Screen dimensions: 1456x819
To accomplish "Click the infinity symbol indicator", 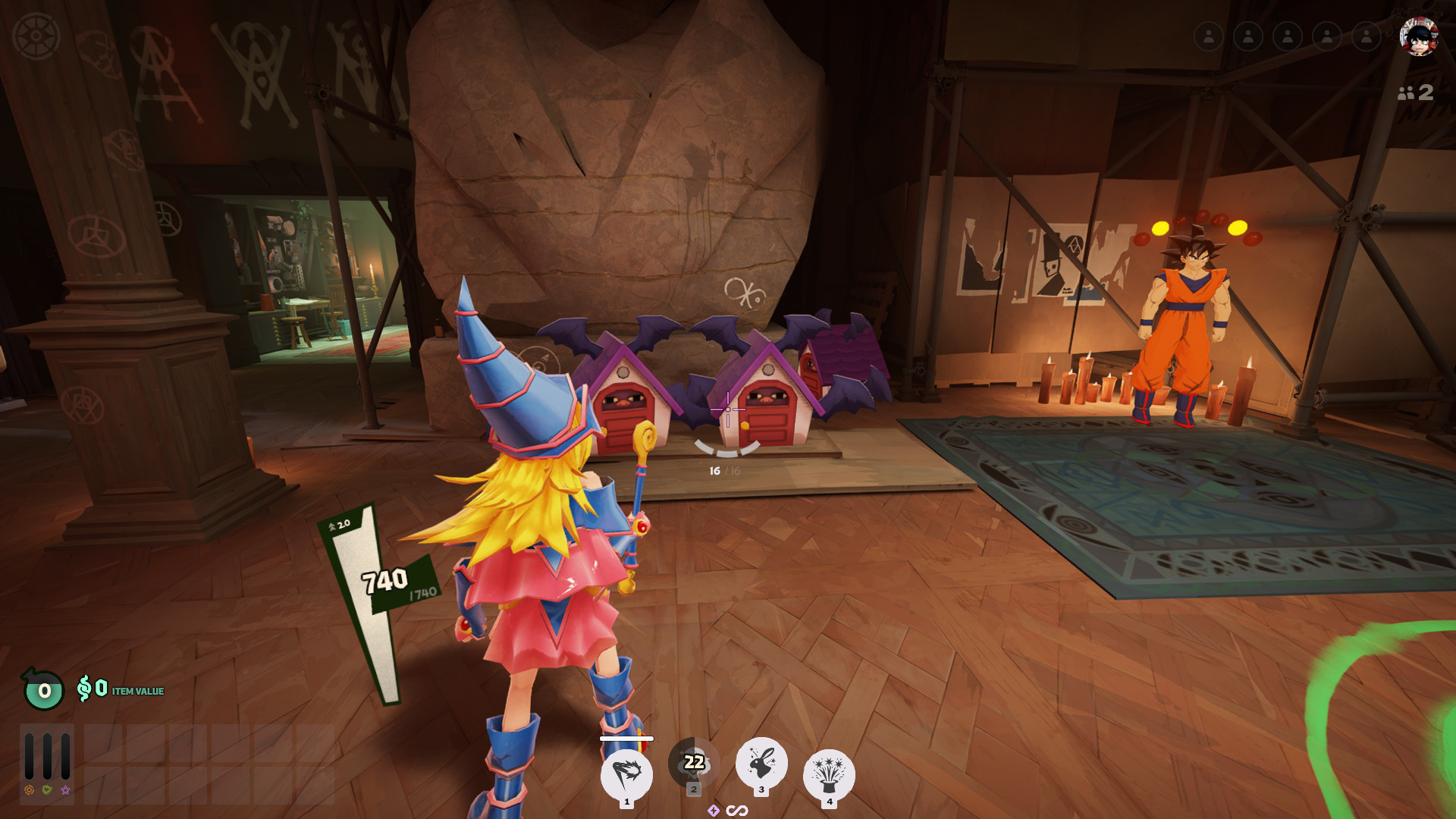I will point(737,811).
